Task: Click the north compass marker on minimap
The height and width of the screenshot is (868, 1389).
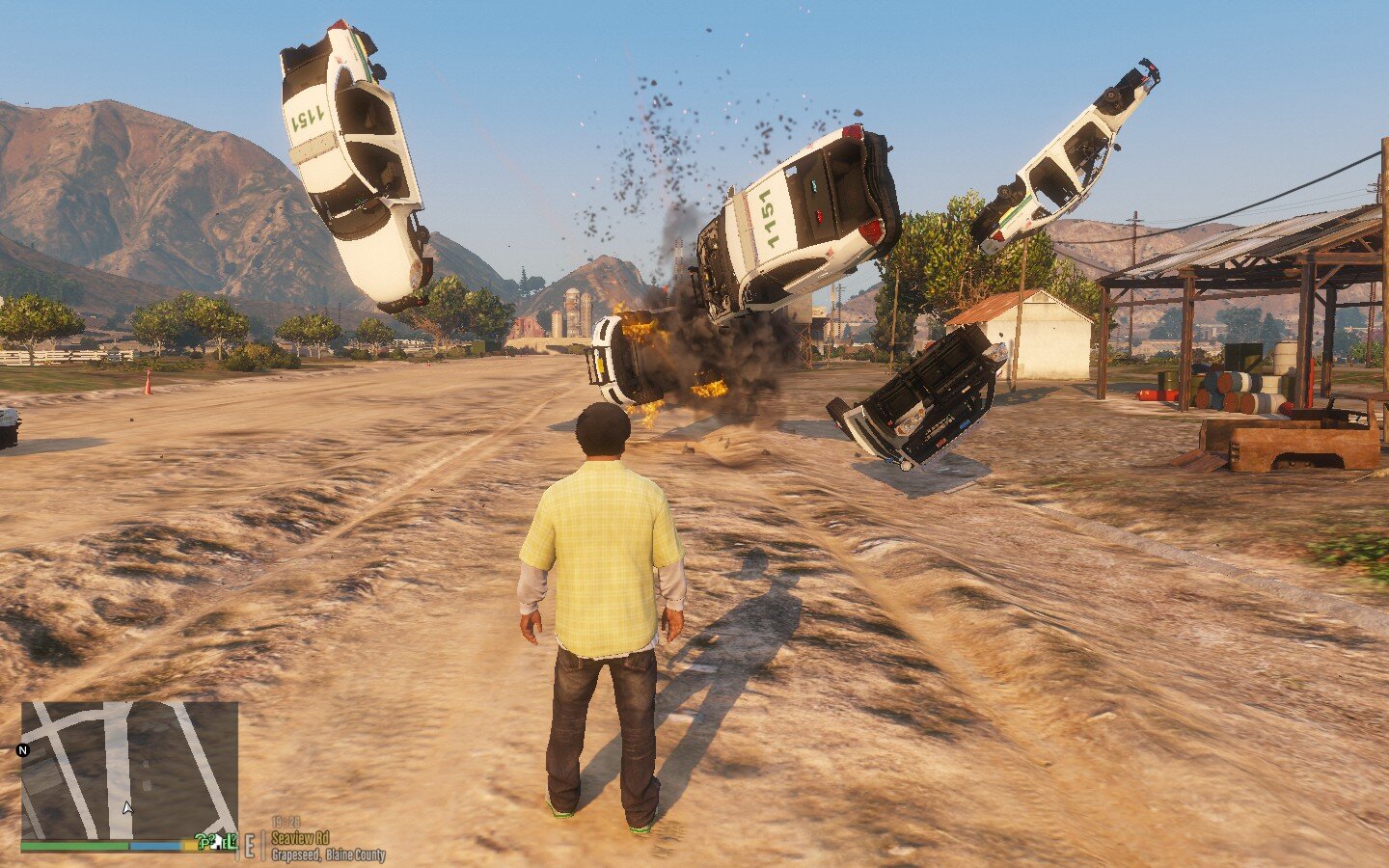Action: [x=23, y=749]
